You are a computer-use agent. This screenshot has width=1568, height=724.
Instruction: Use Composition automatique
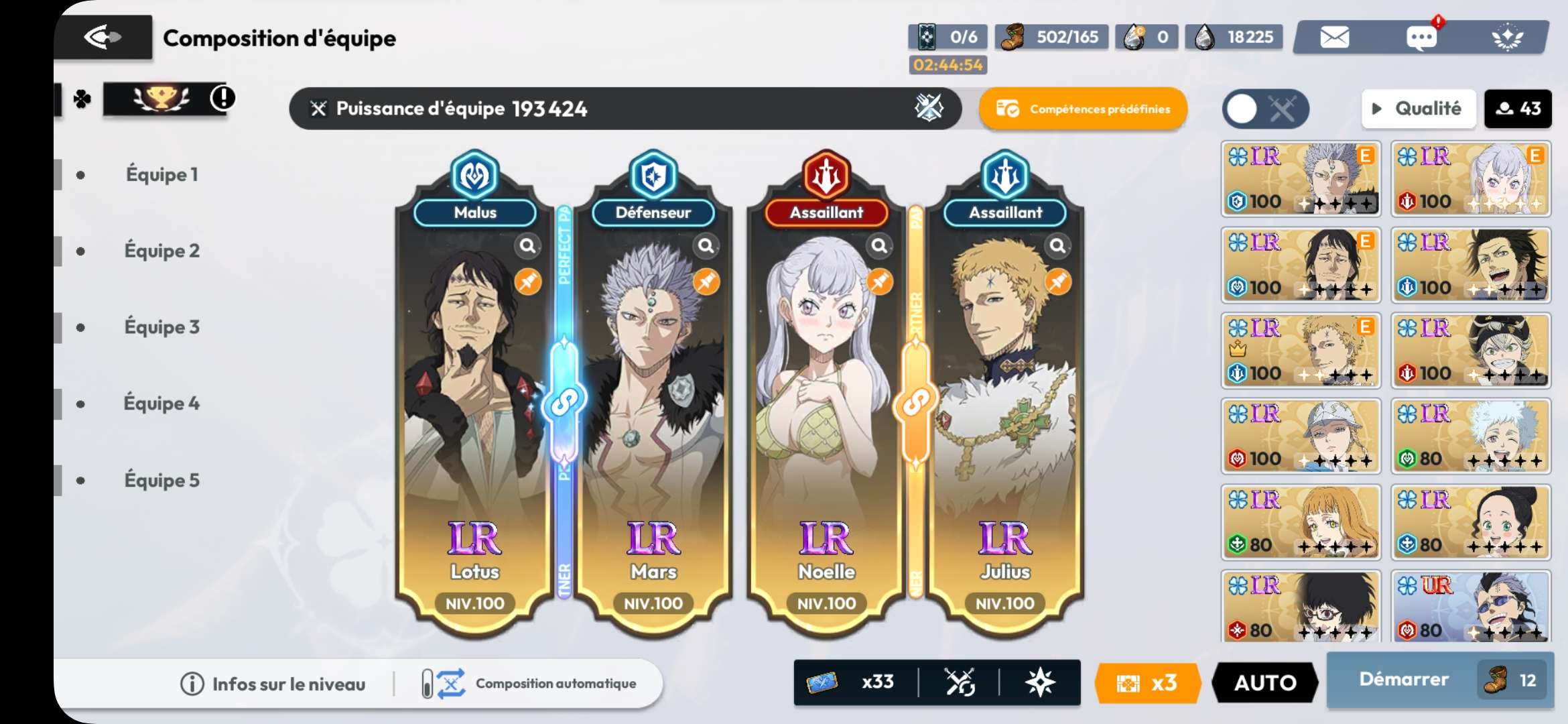[x=529, y=684]
